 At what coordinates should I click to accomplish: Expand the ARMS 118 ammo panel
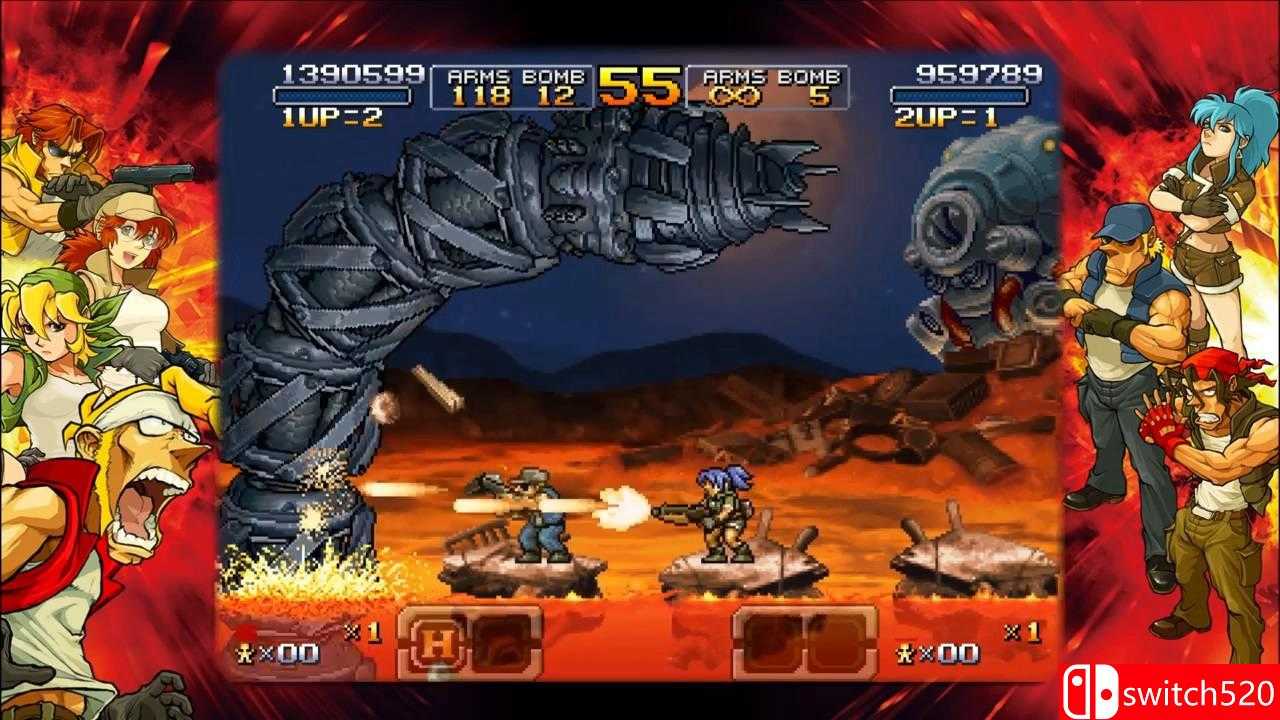click(x=480, y=93)
